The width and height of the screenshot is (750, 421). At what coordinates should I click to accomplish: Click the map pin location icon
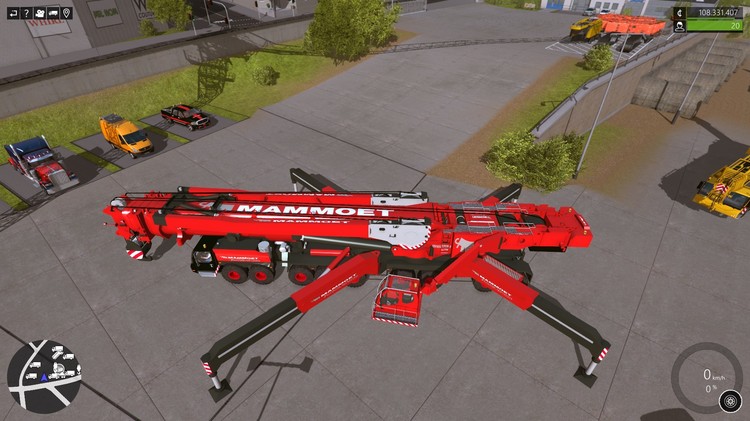tap(67, 13)
